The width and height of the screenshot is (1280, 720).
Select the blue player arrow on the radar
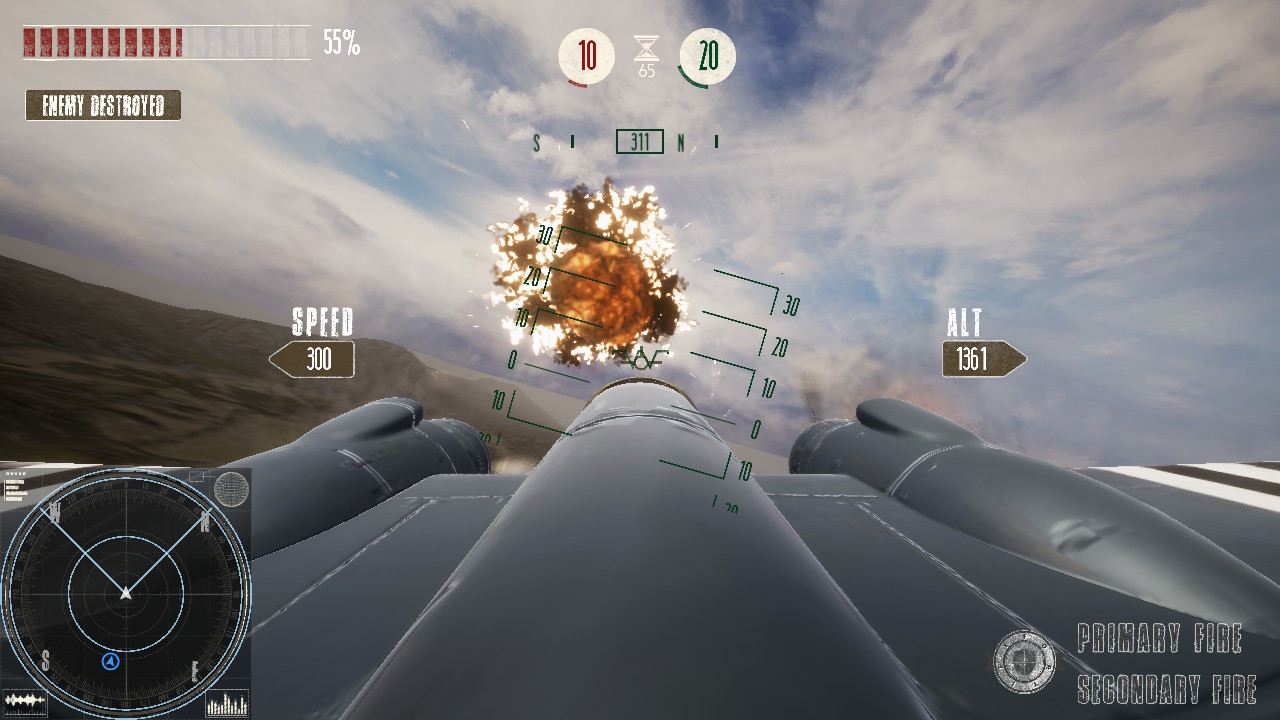pos(110,662)
